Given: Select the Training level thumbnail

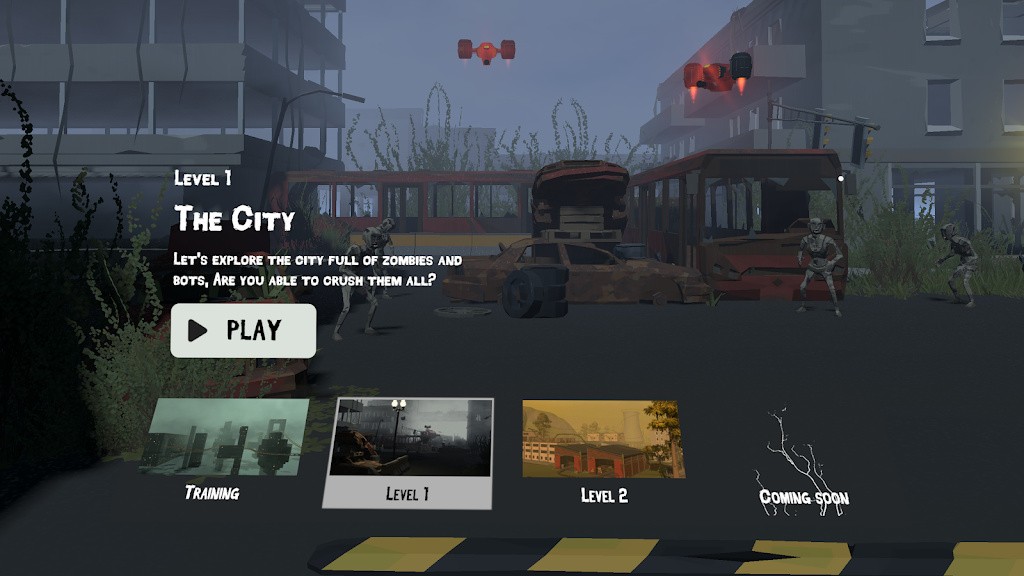Looking at the screenshot, I should coord(226,440).
